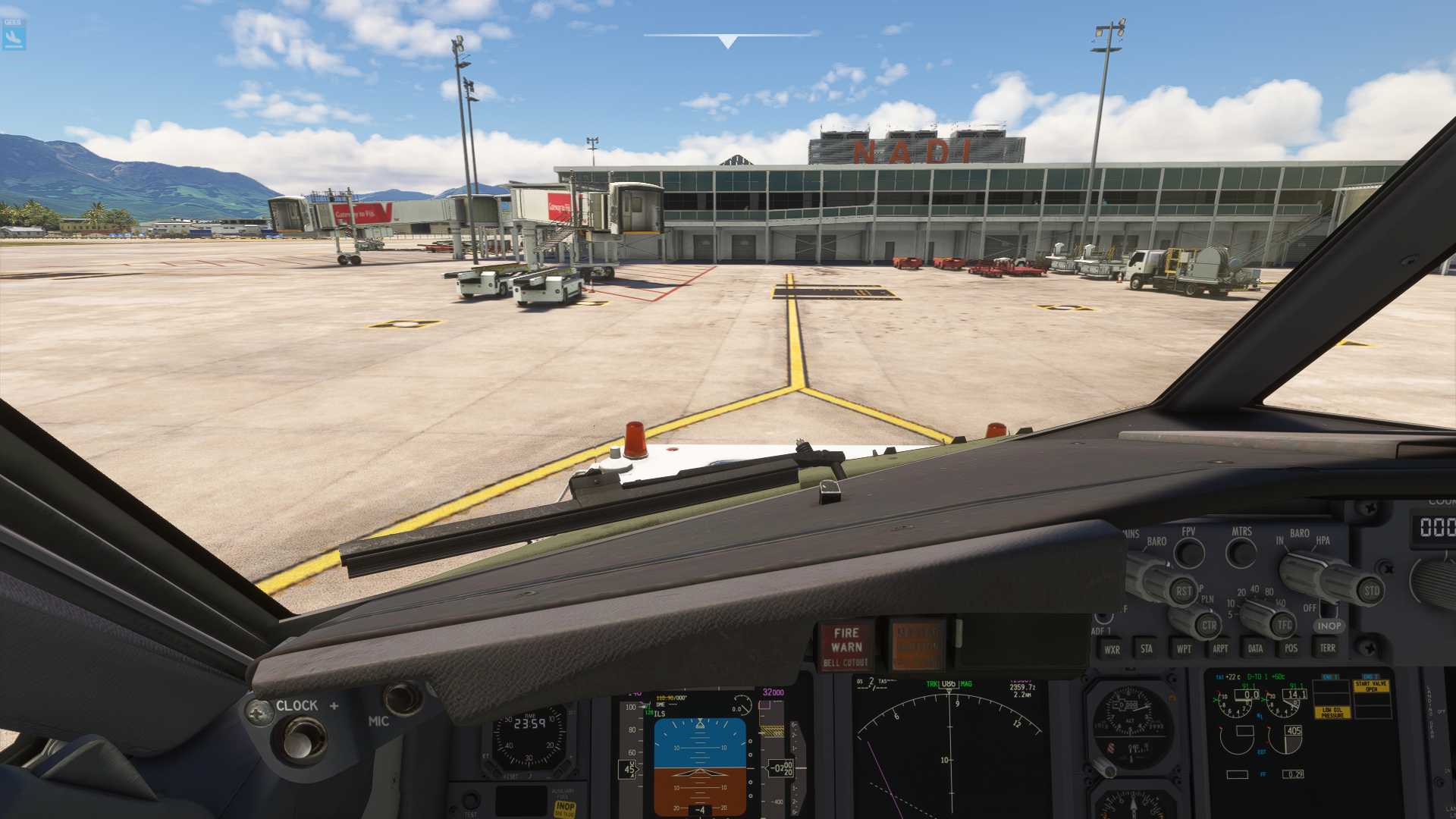Toggle the STA stations map button

tap(1147, 649)
